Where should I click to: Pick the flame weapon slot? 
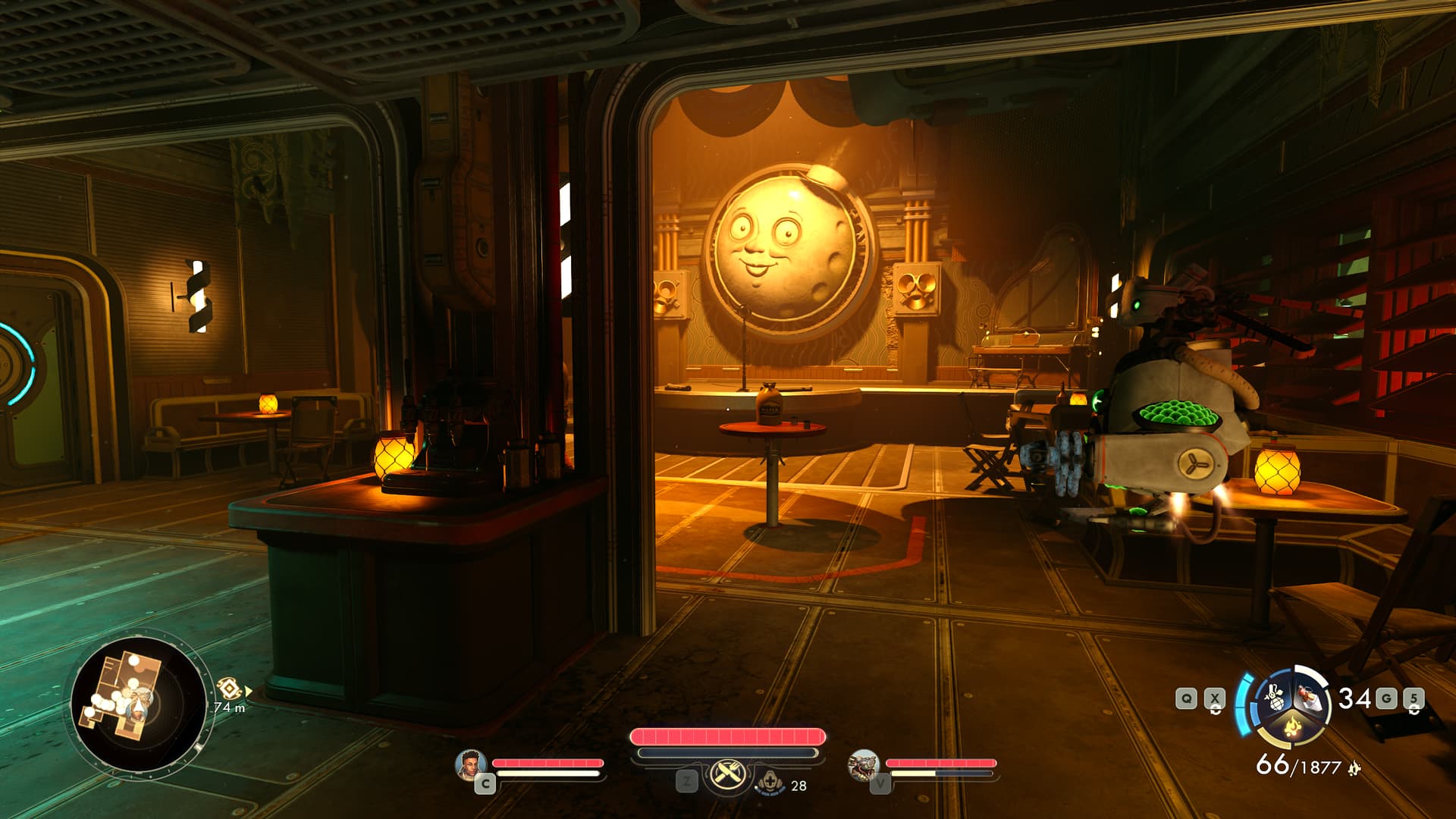pyautogui.click(x=1291, y=730)
